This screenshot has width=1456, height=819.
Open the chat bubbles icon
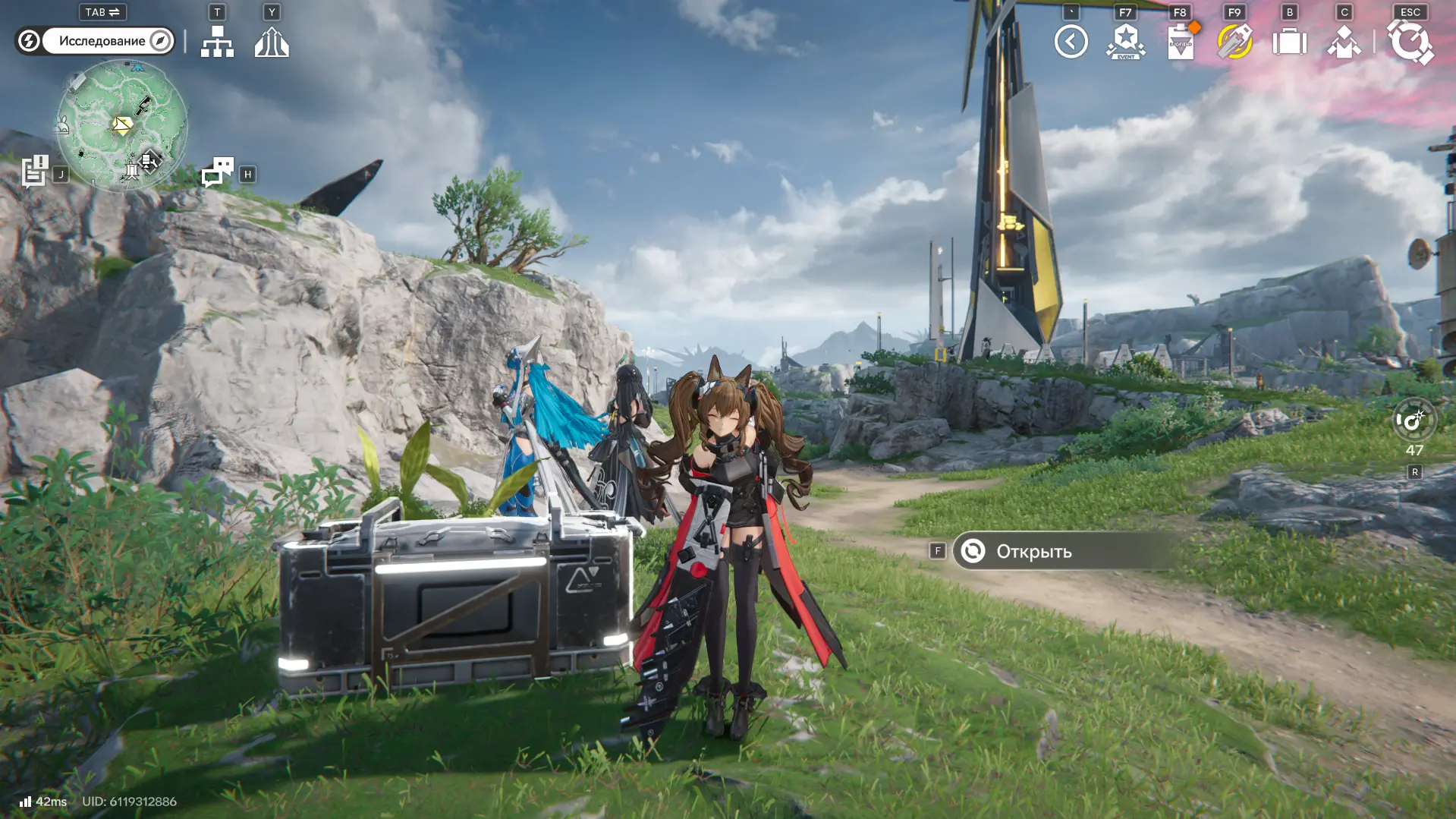tap(218, 172)
